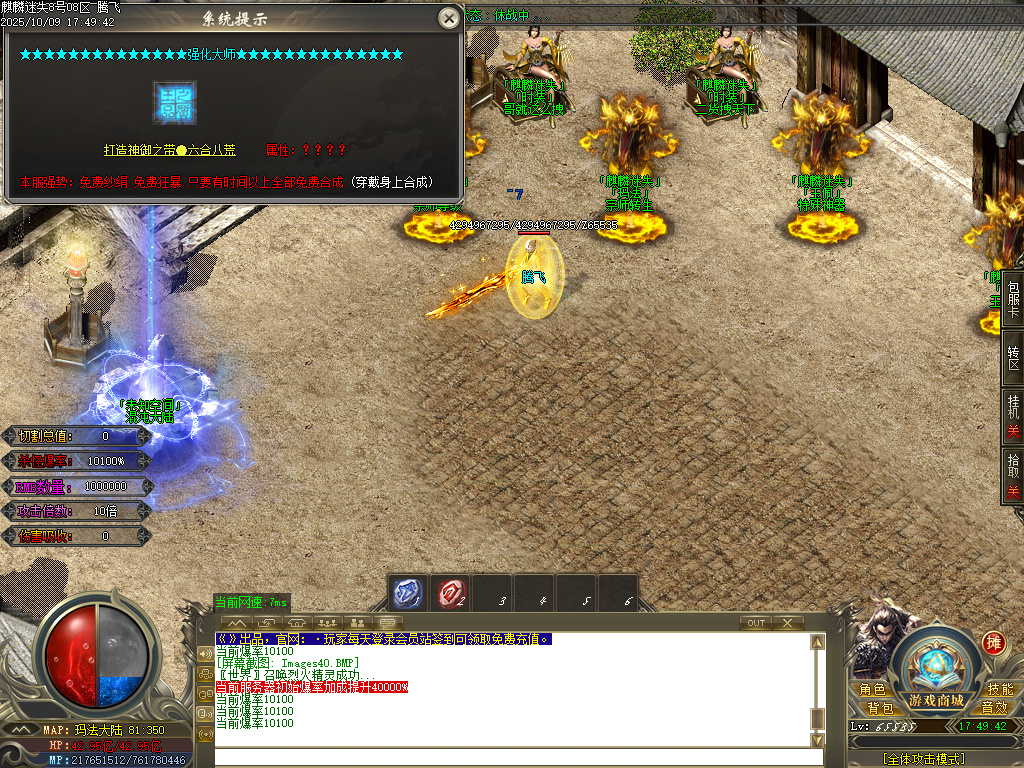1024x768 pixels.
Task: Switch the 全体攻击模式 attack mode
Action: pos(923,759)
